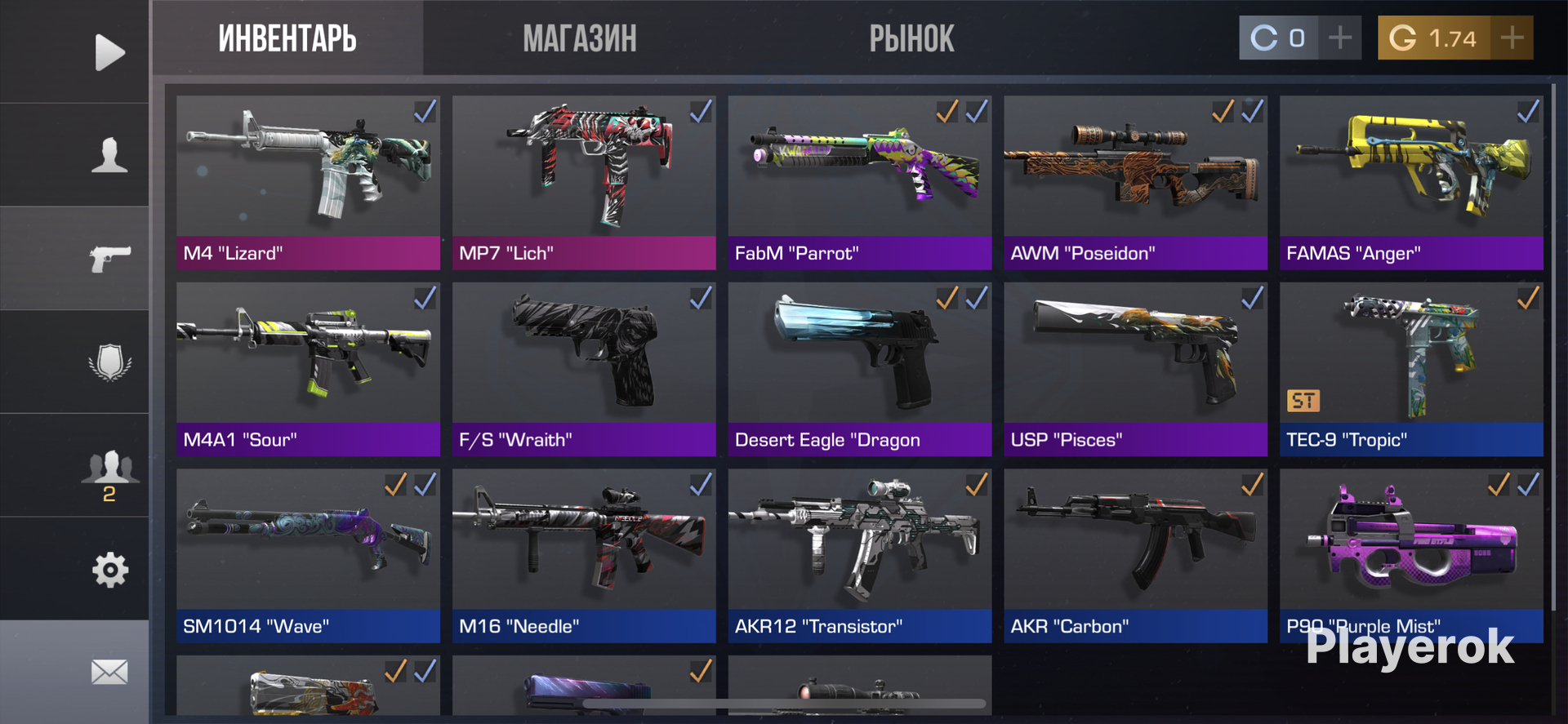1568x724 pixels.
Task: Open the pistol inventory sidebar icon
Action: pyautogui.click(x=109, y=259)
